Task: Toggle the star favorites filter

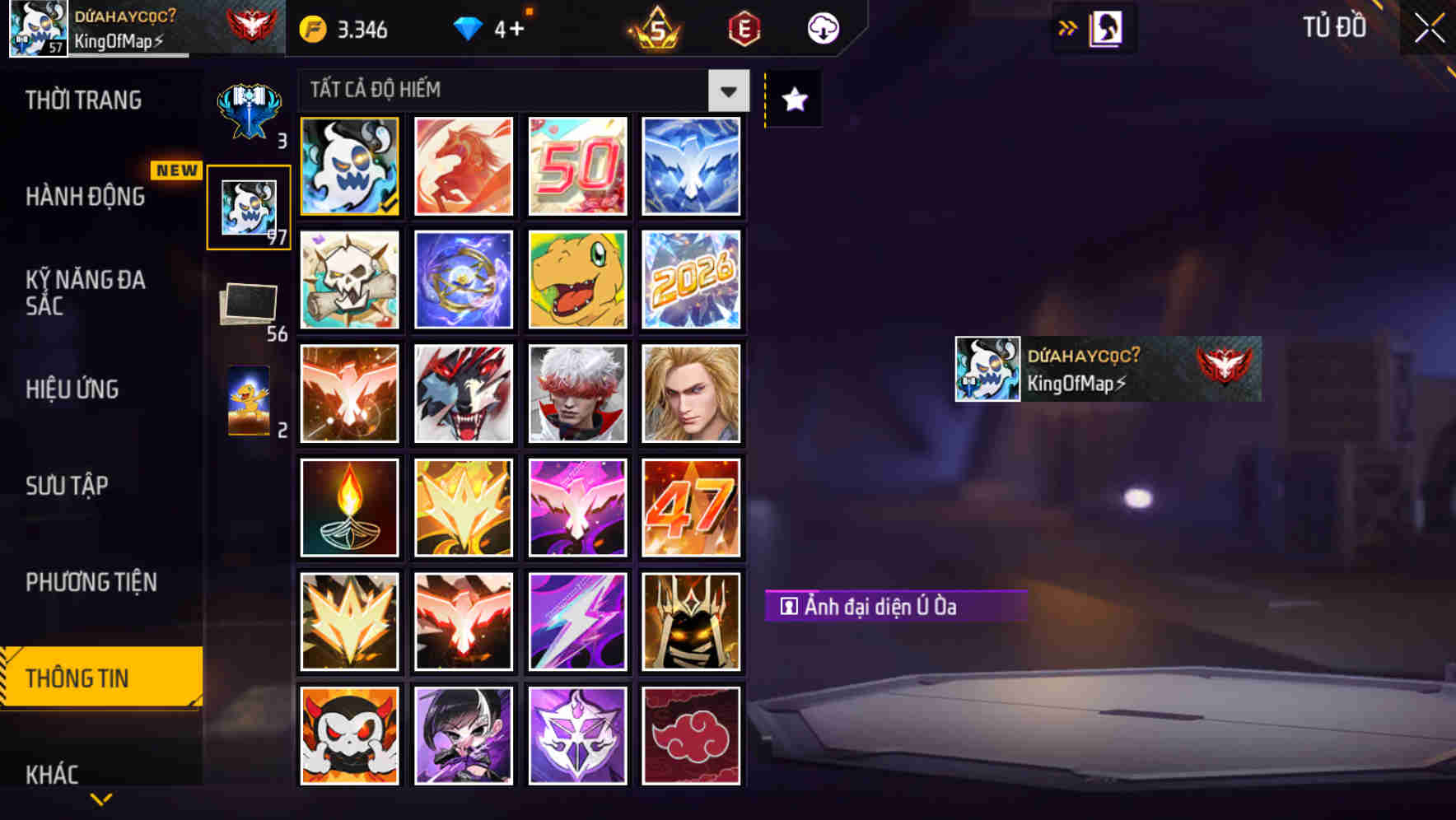Action: (793, 100)
